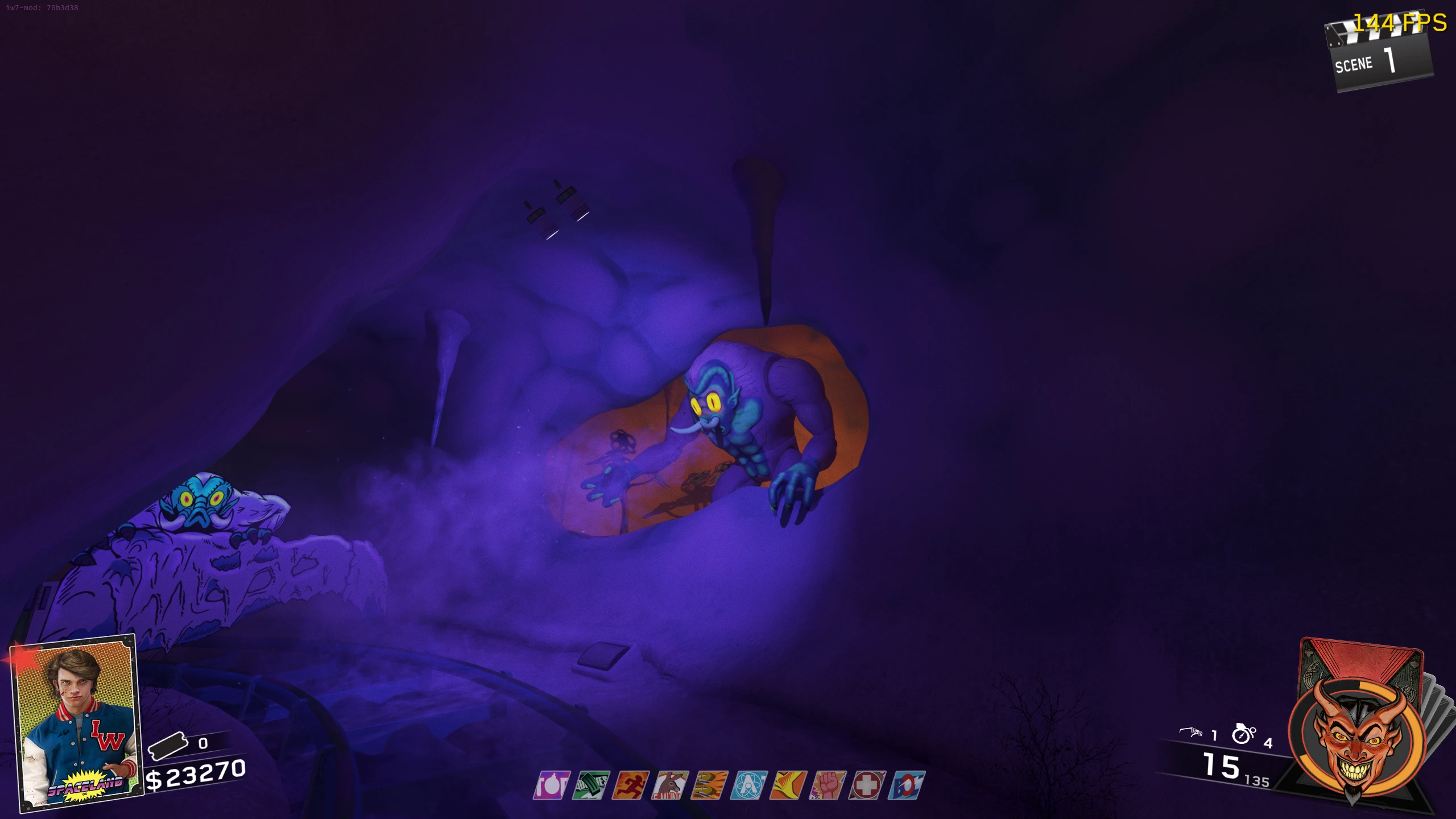
Task: Choose the raised fist perk icon
Action: point(828,785)
